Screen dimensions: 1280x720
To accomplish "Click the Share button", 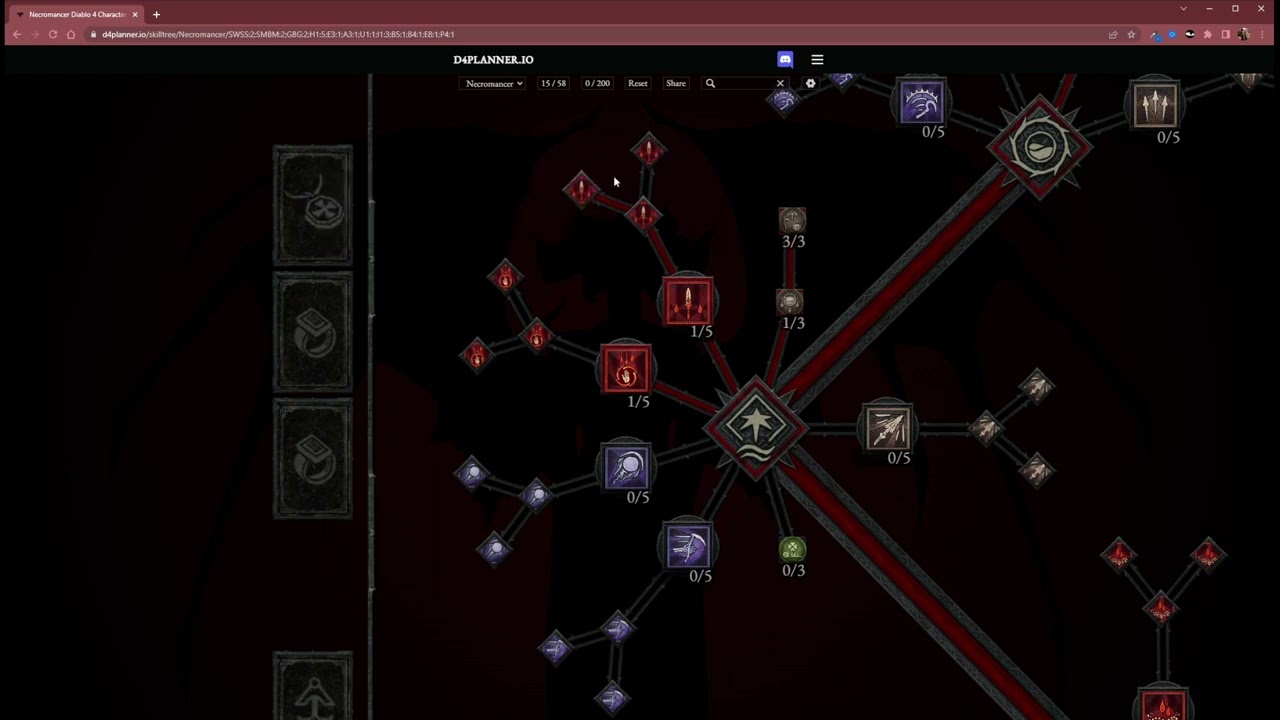I will tap(675, 83).
